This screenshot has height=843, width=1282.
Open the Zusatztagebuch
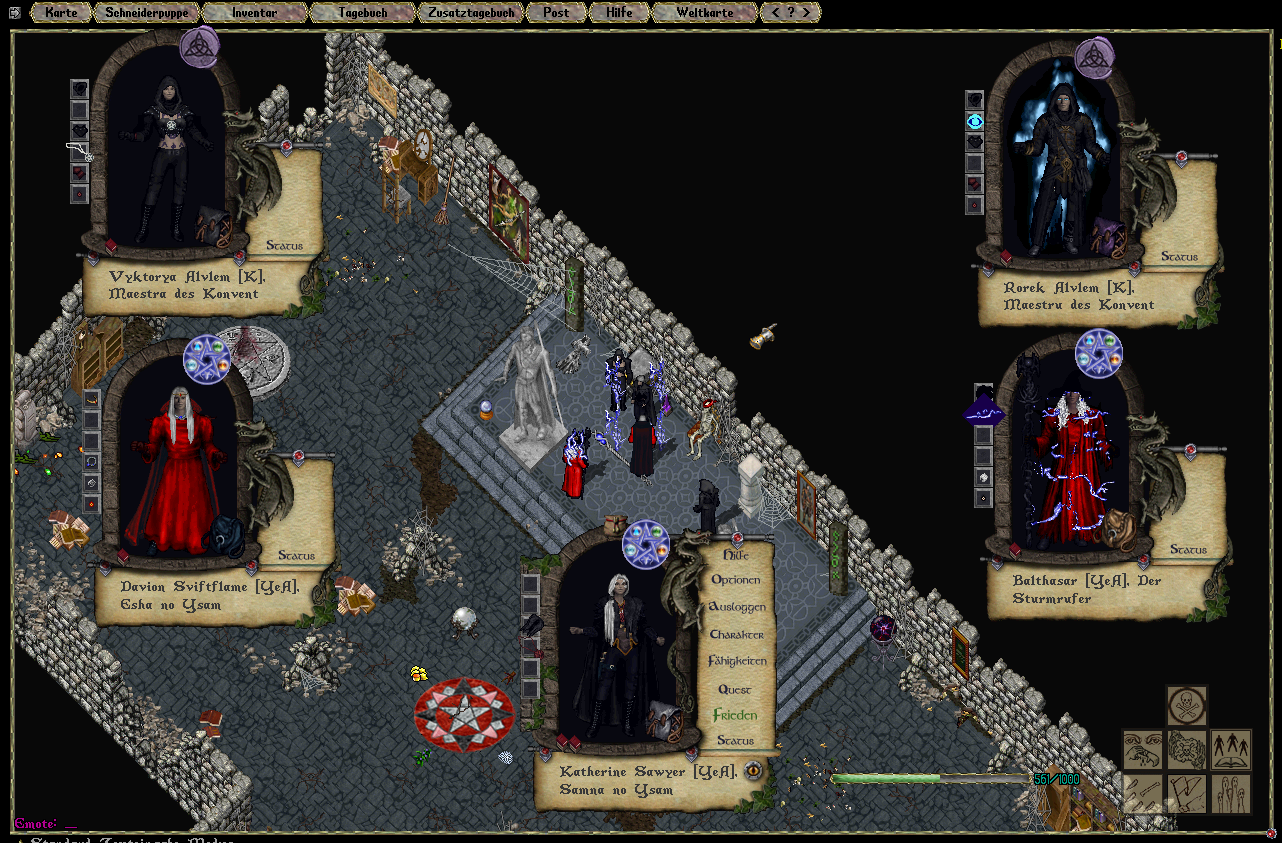coord(471,13)
